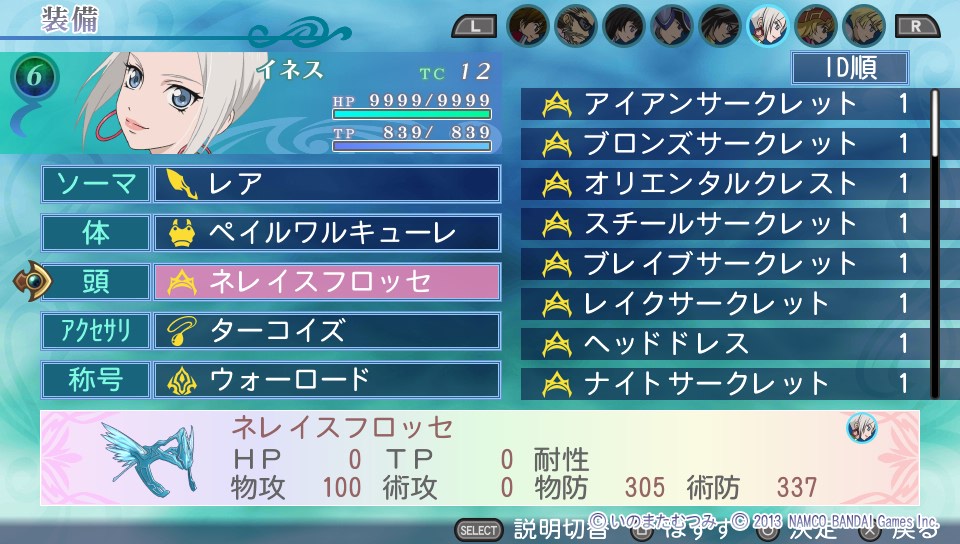The height and width of the screenshot is (544, 960).
Task: Switch to the purple-hat character portrait
Action: [x=671, y=24]
